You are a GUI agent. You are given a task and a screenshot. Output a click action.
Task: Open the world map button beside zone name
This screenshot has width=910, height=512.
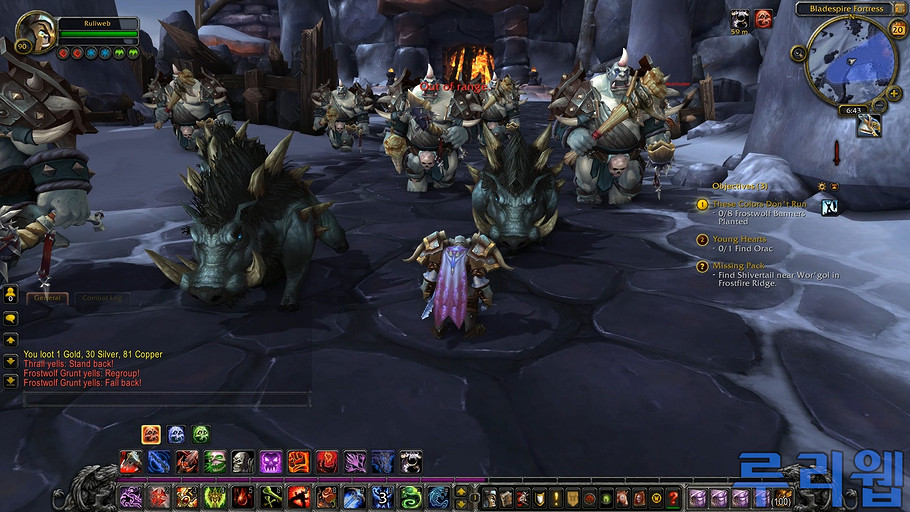tap(899, 8)
